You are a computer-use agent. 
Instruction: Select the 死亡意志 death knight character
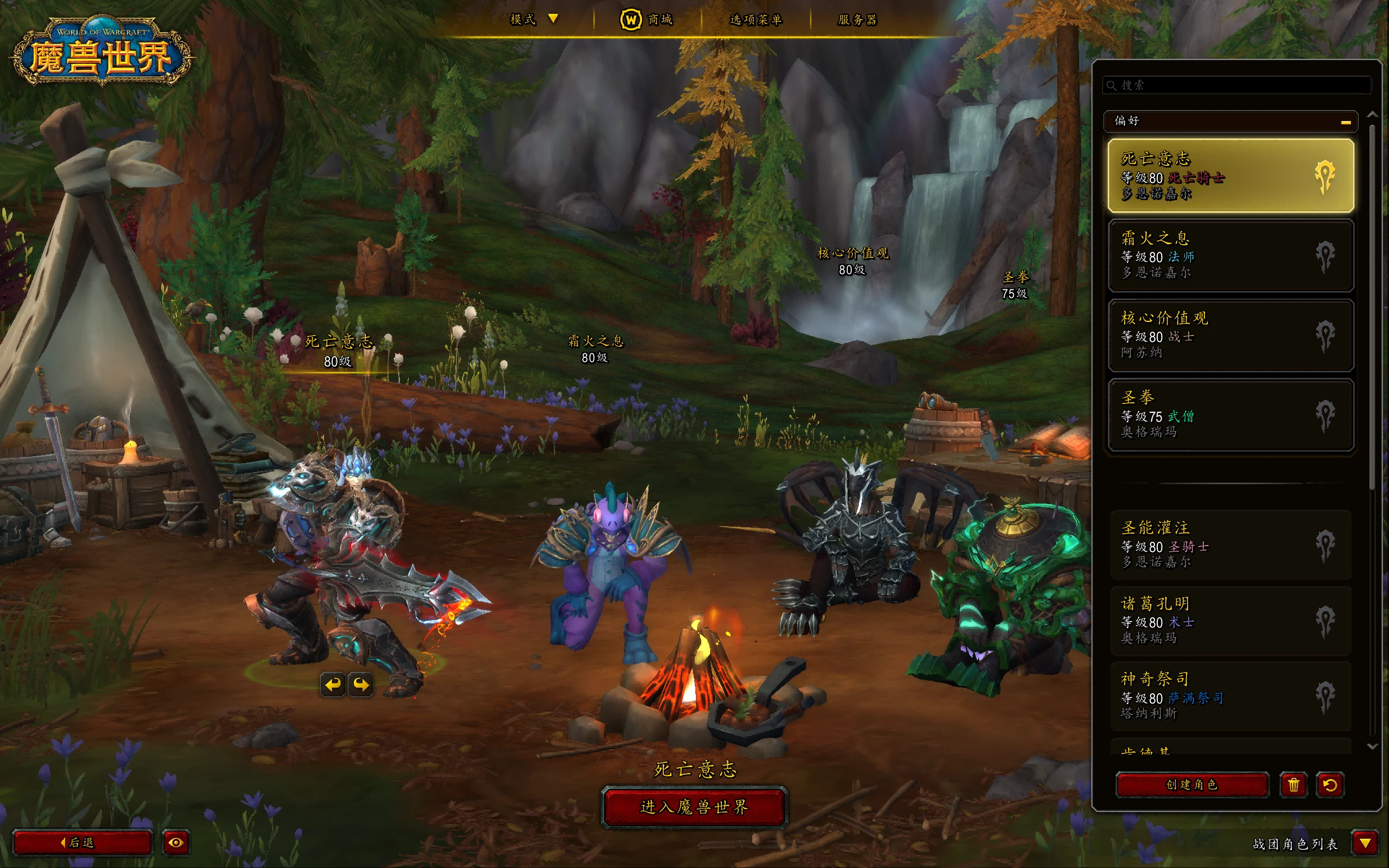click(1230, 176)
